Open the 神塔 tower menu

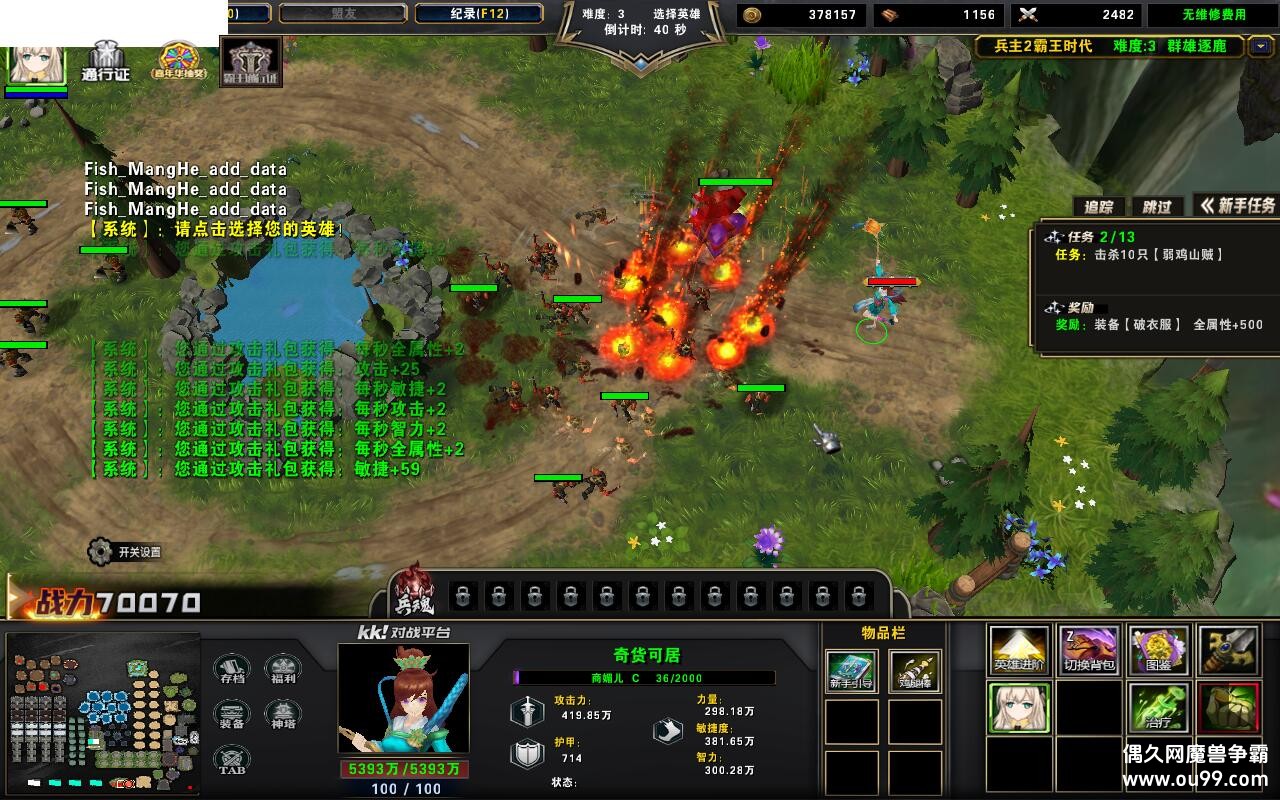point(283,715)
